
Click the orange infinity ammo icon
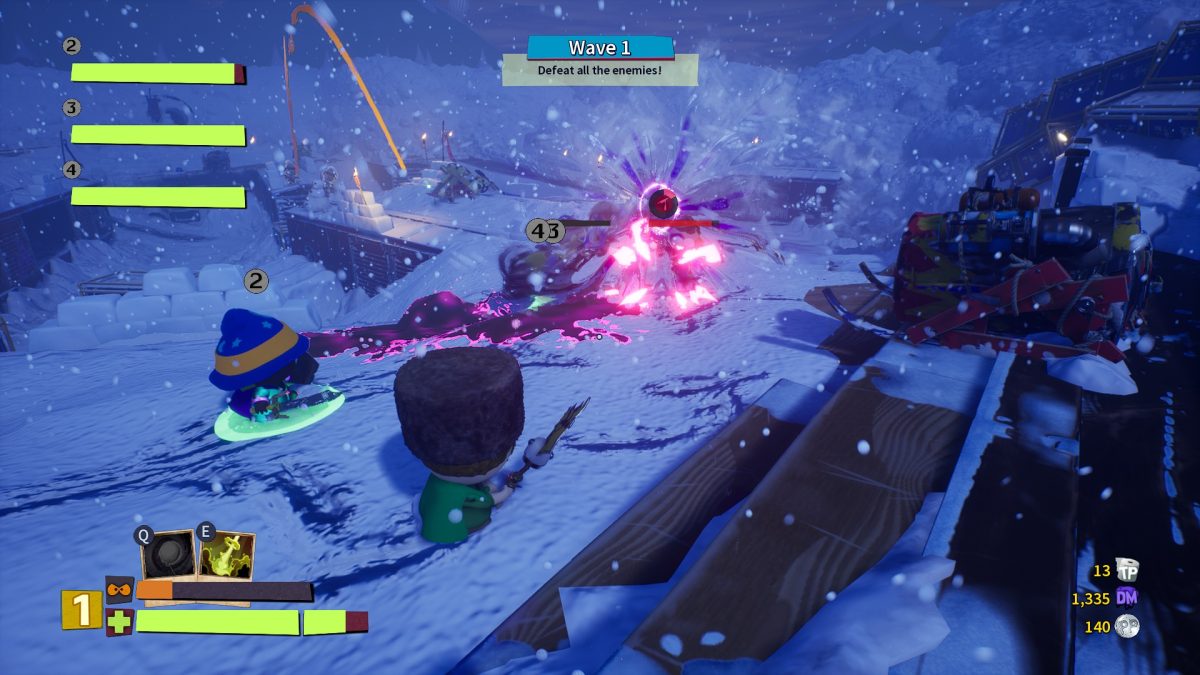pyautogui.click(x=119, y=590)
